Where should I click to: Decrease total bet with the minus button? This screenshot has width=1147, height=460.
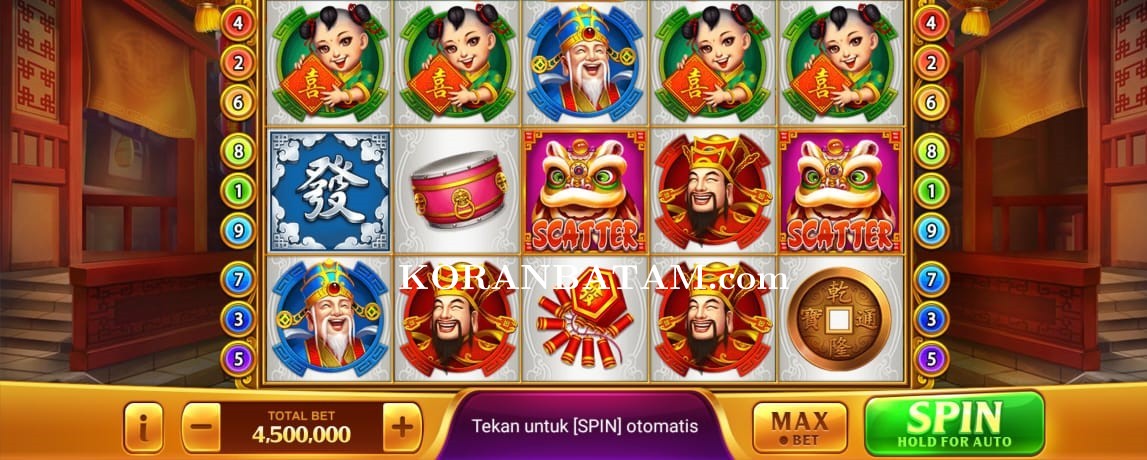click(x=201, y=428)
